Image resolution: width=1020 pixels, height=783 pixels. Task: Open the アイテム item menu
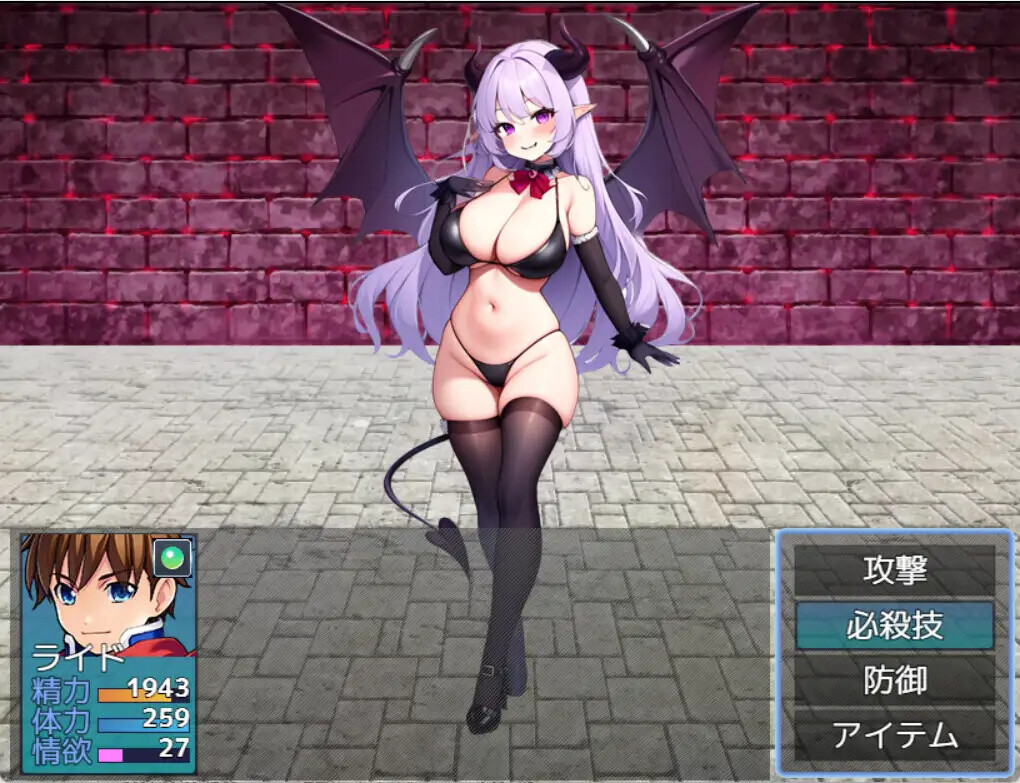894,737
